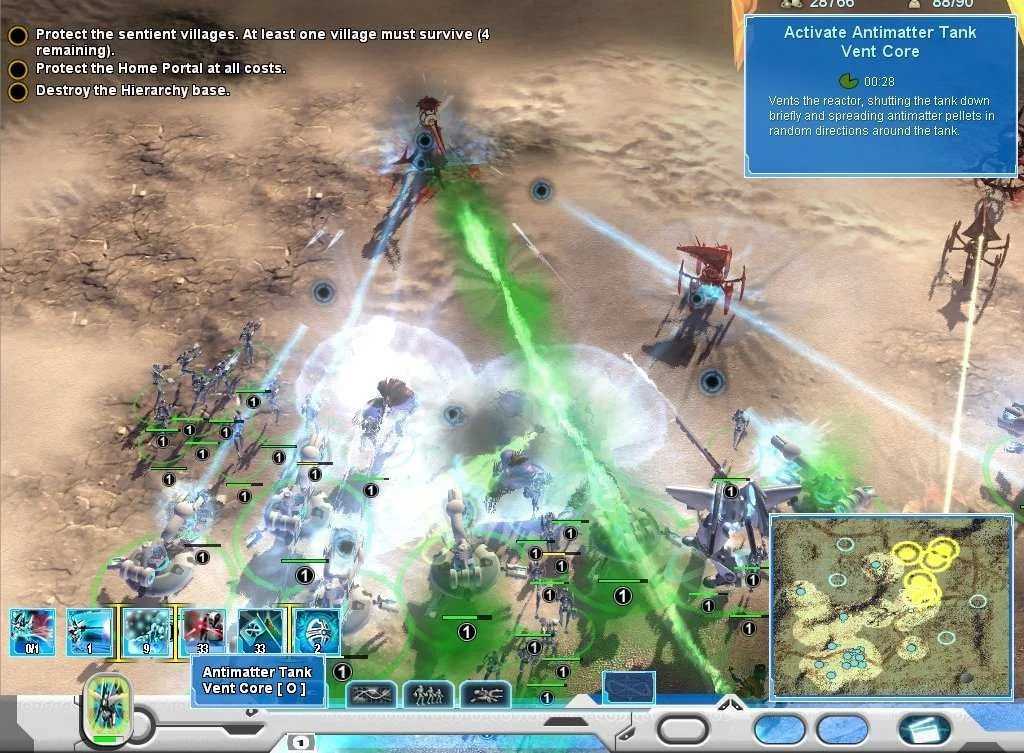This screenshot has height=753, width=1024.
Task: Click the empty white oval button on the bottom bar
Action: [x=683, y=729]
